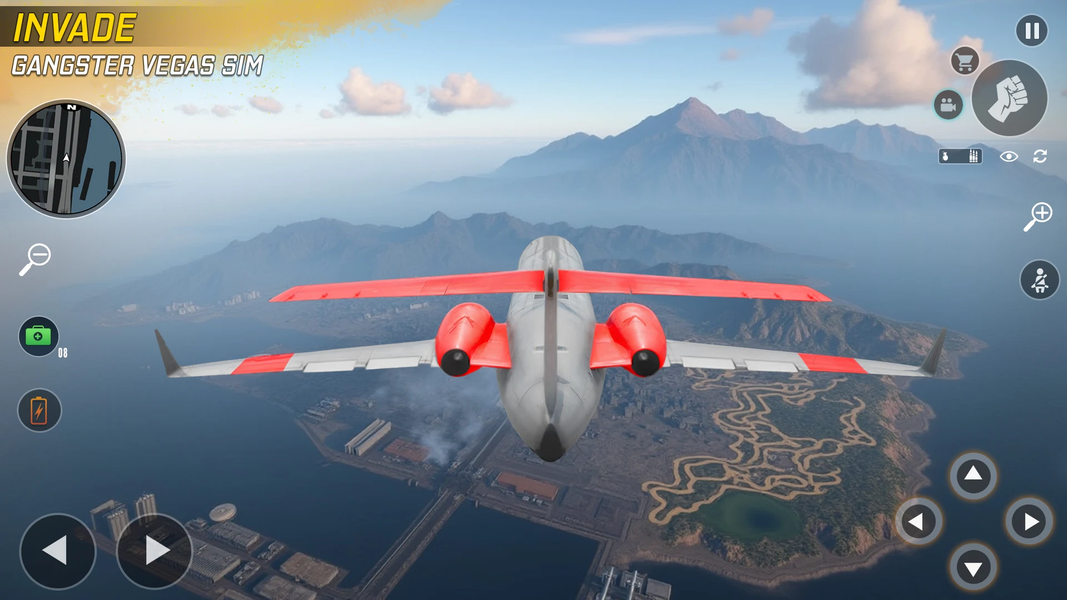Pause the game
The height and width of the screenshot is (600, 1067).
tap(1031, 30)
